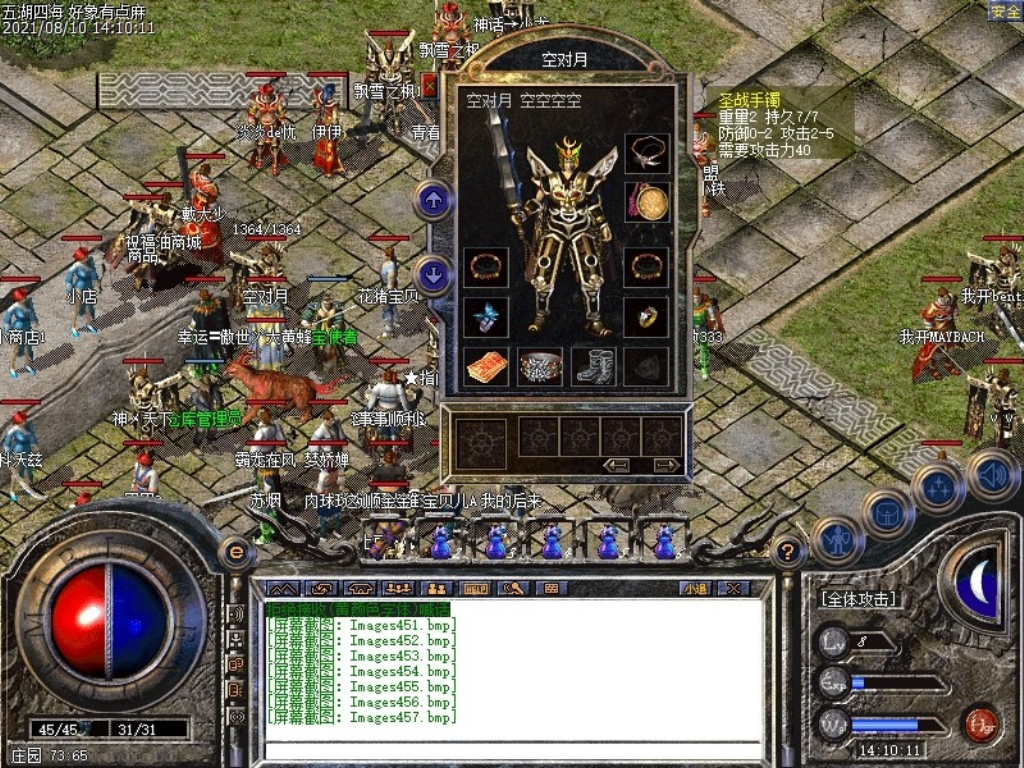The width and height of the screenshot is (1024, 768).
Task: Open the character status round button
Action: point(836,541)
